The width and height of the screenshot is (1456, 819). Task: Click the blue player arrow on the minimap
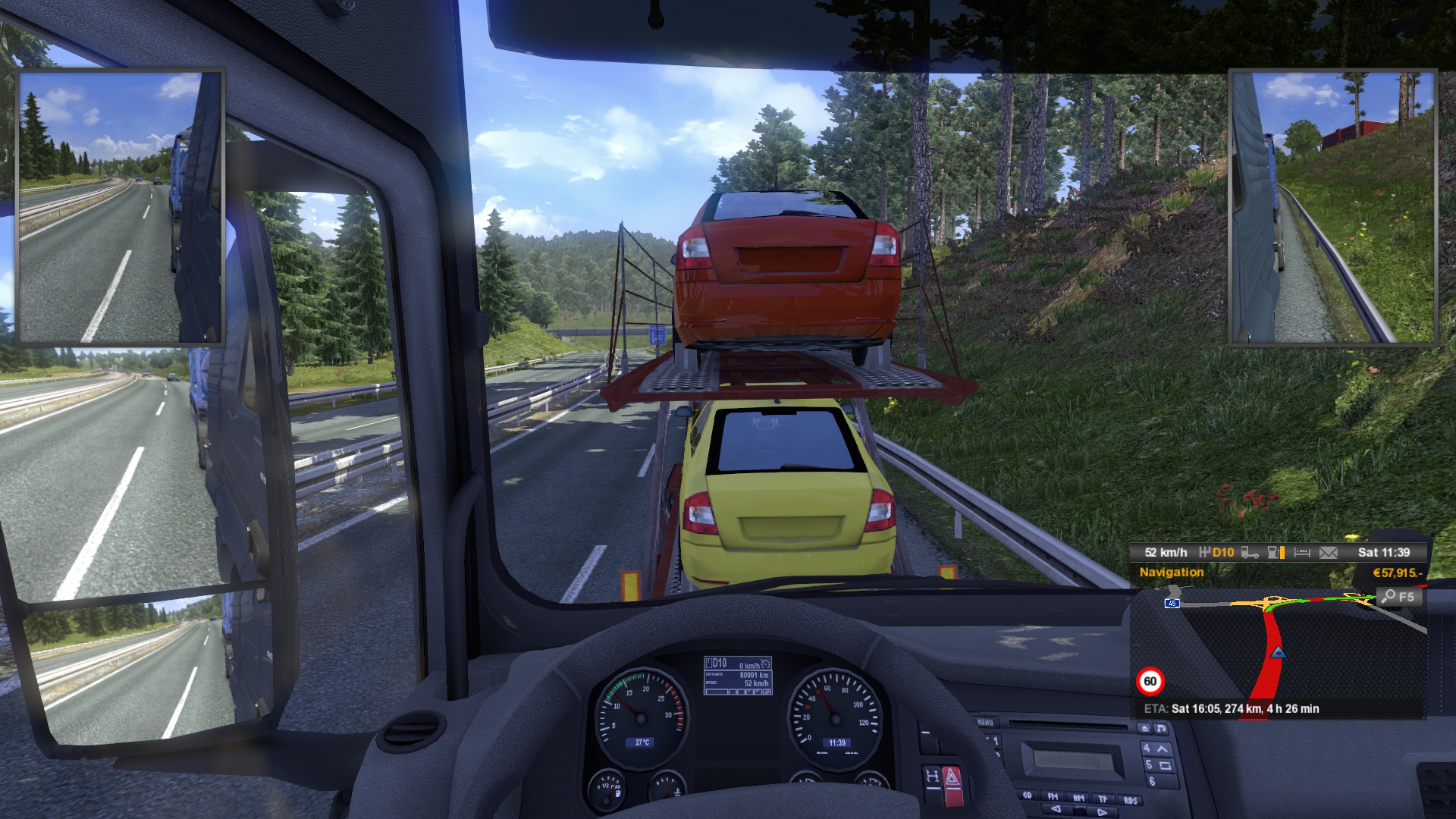1278,652
